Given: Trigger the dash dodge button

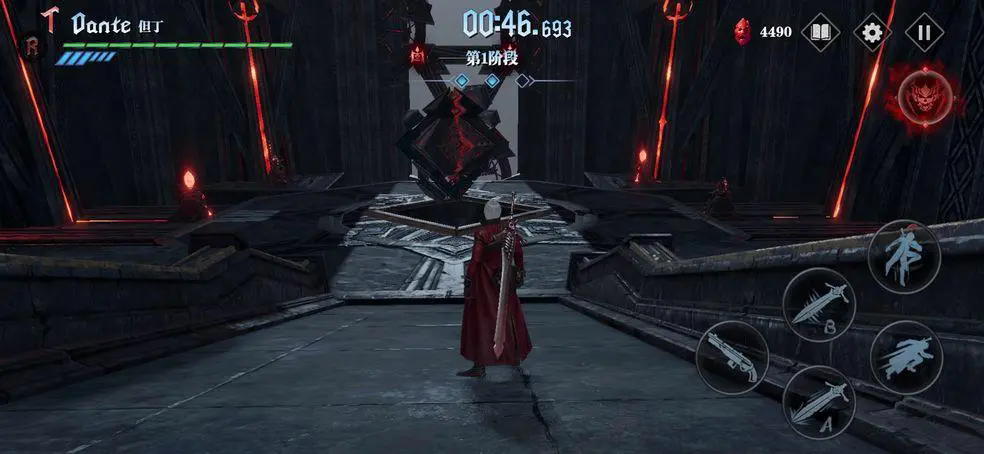Looking at the screenshot, I should pyautogui.click(x=906, y=357).
